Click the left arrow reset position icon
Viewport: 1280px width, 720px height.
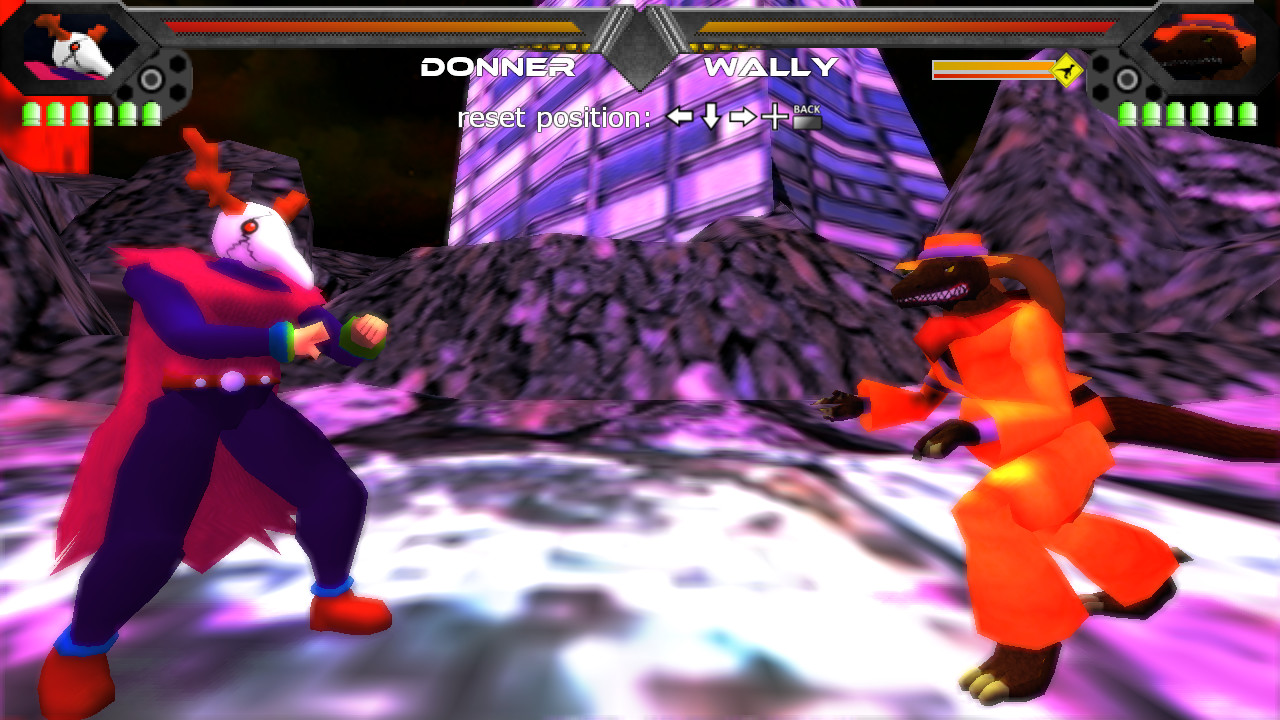click(x=679, y=117)
